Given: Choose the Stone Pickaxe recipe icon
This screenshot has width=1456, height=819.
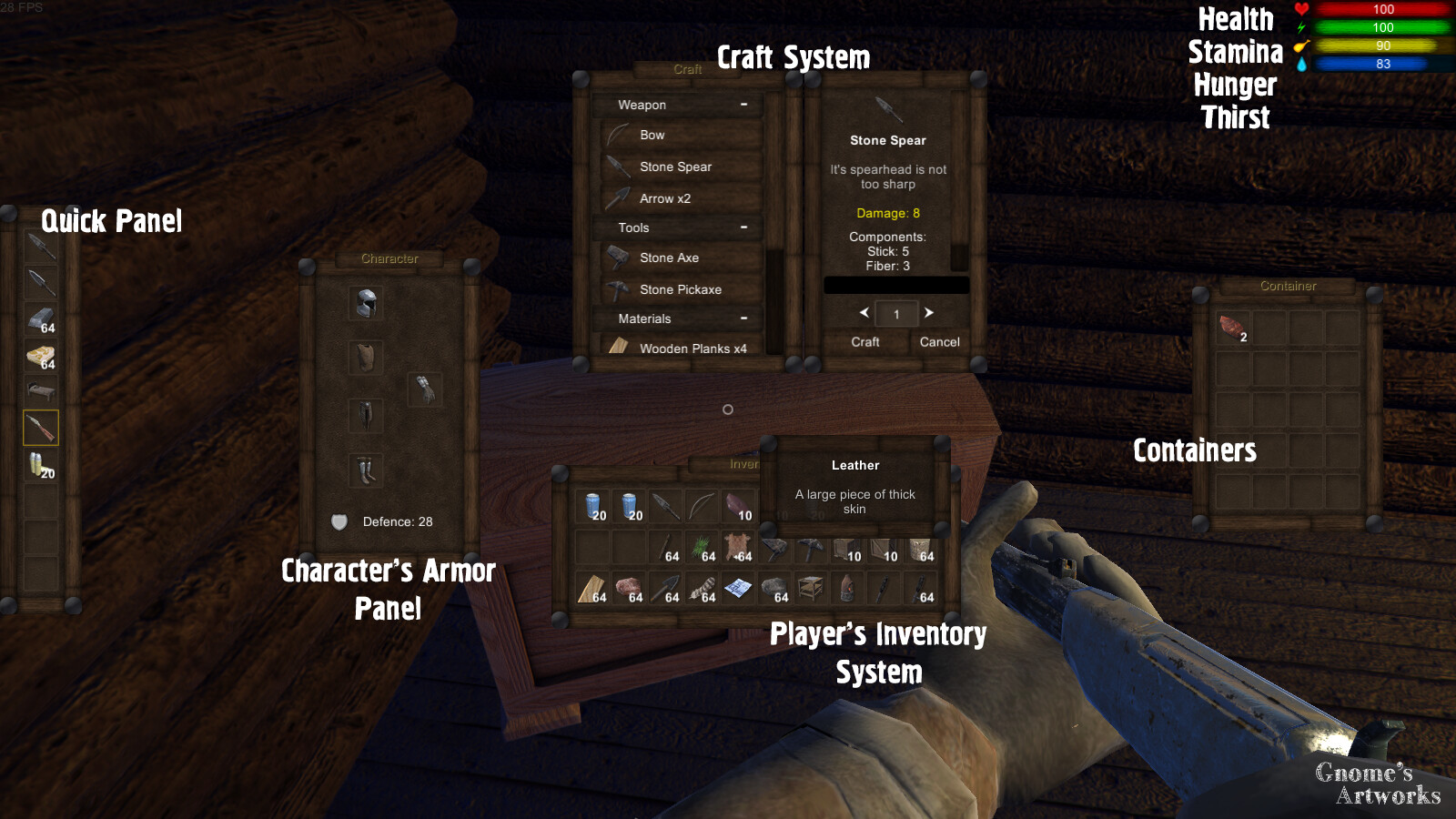Looking at the screenshot, I should tap(617, 289).
